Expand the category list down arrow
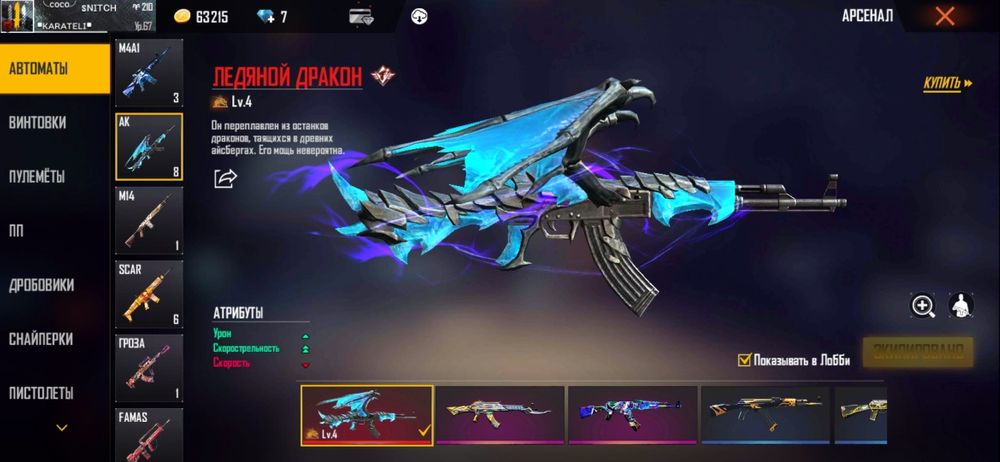The image size is (1000, 462). (62, 428)
